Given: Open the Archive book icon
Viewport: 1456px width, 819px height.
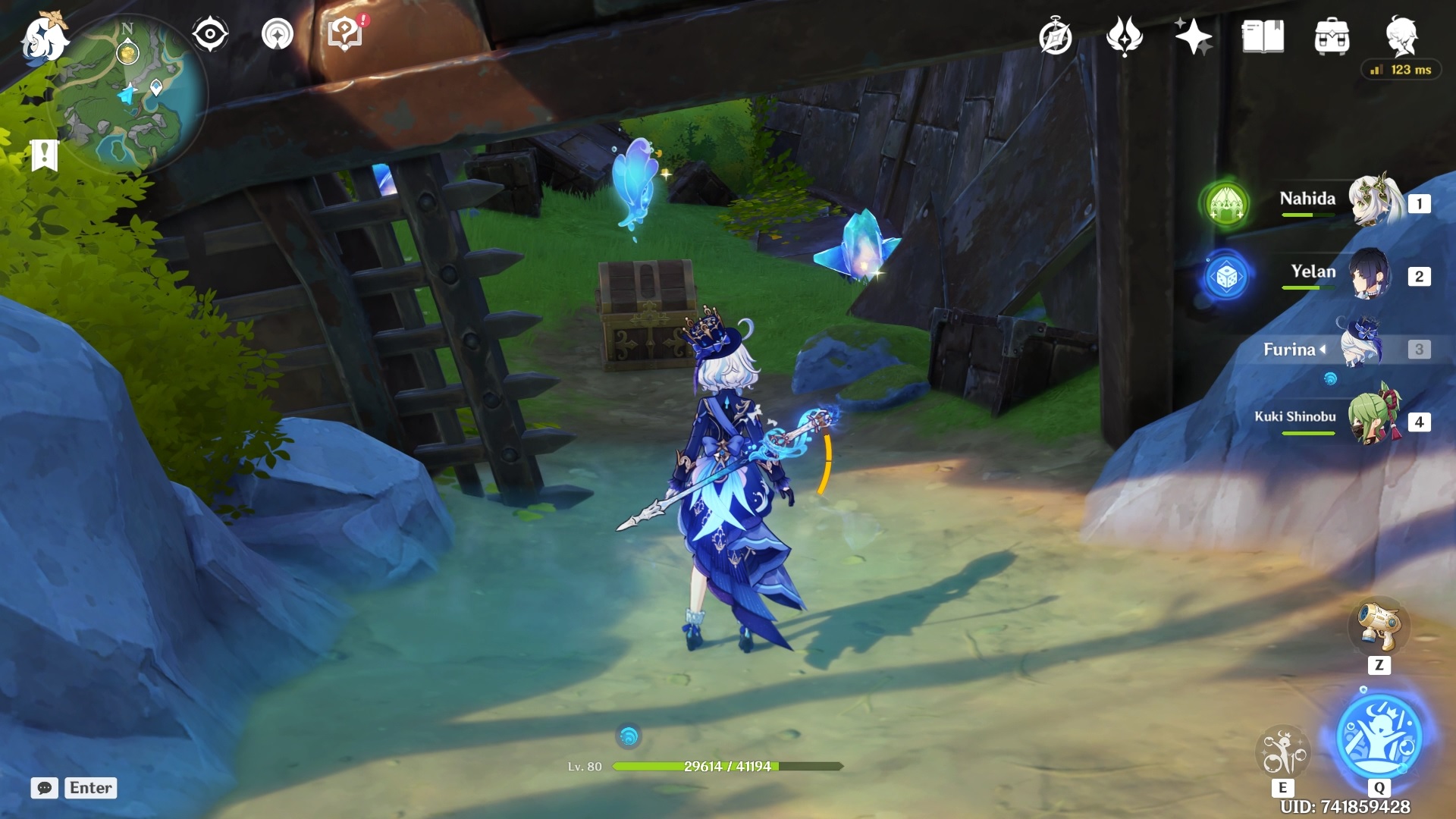Looking at the screenshot, I should (x=1263, y=36).
